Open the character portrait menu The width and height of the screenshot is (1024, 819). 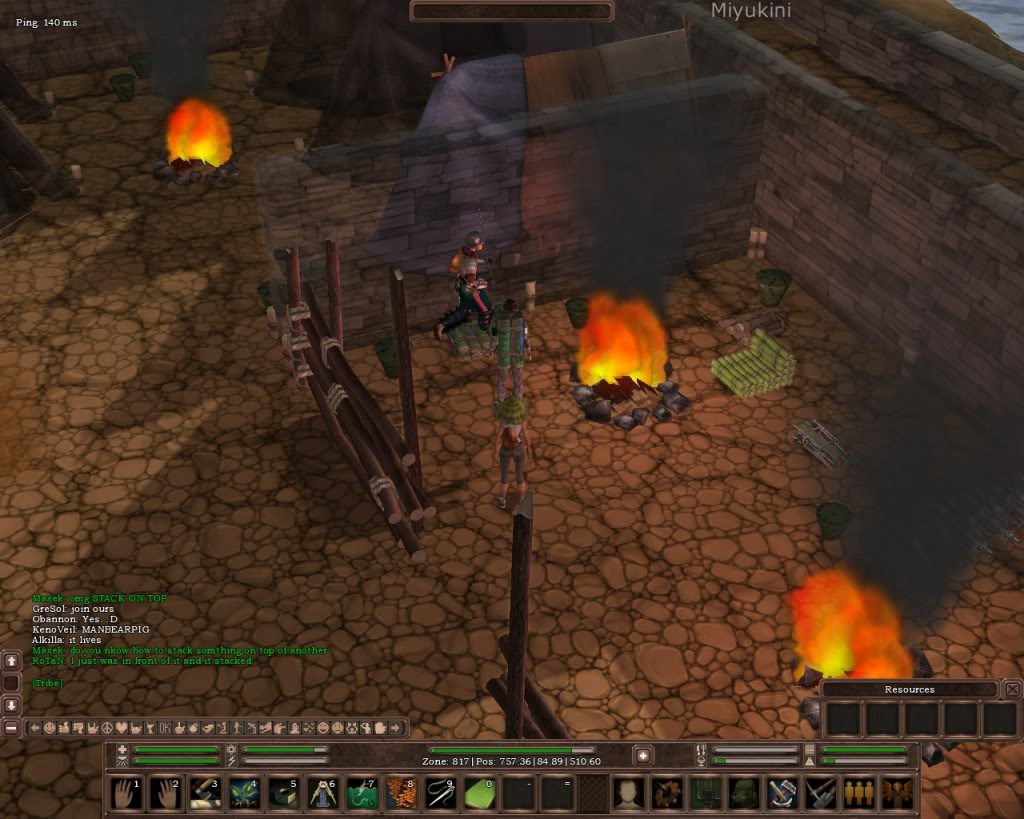tap(628, 793)
